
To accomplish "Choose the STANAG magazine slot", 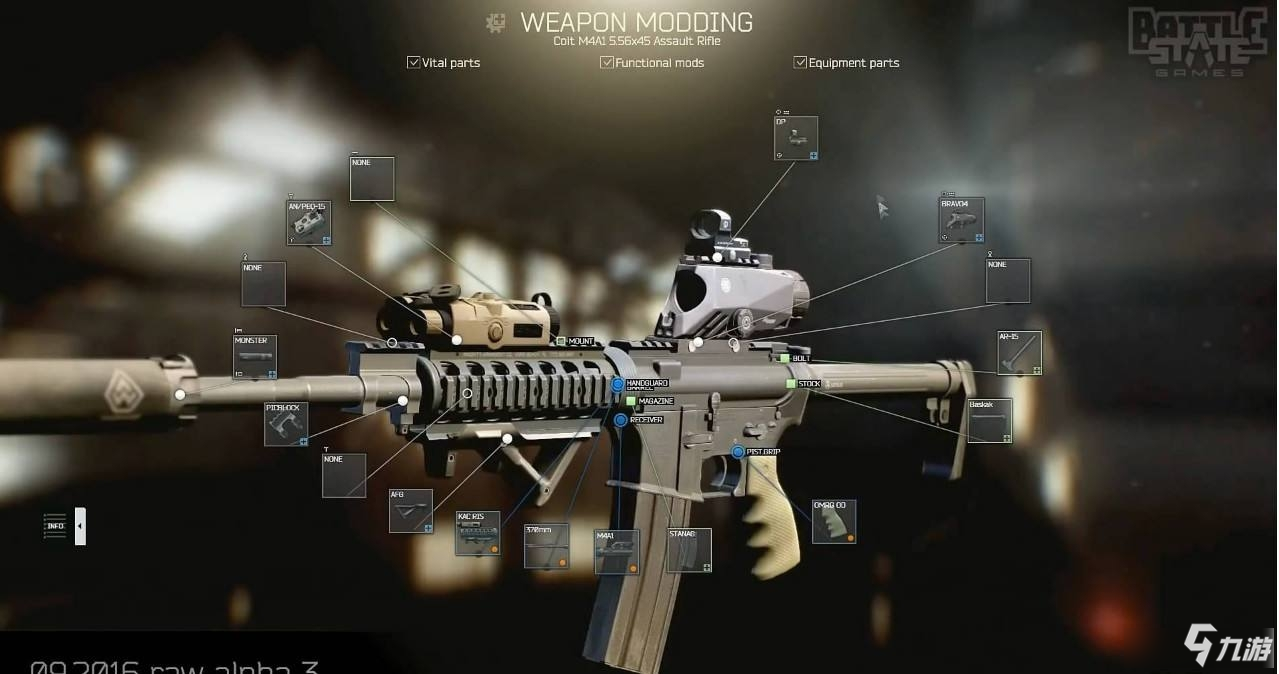I will (689, 550).
